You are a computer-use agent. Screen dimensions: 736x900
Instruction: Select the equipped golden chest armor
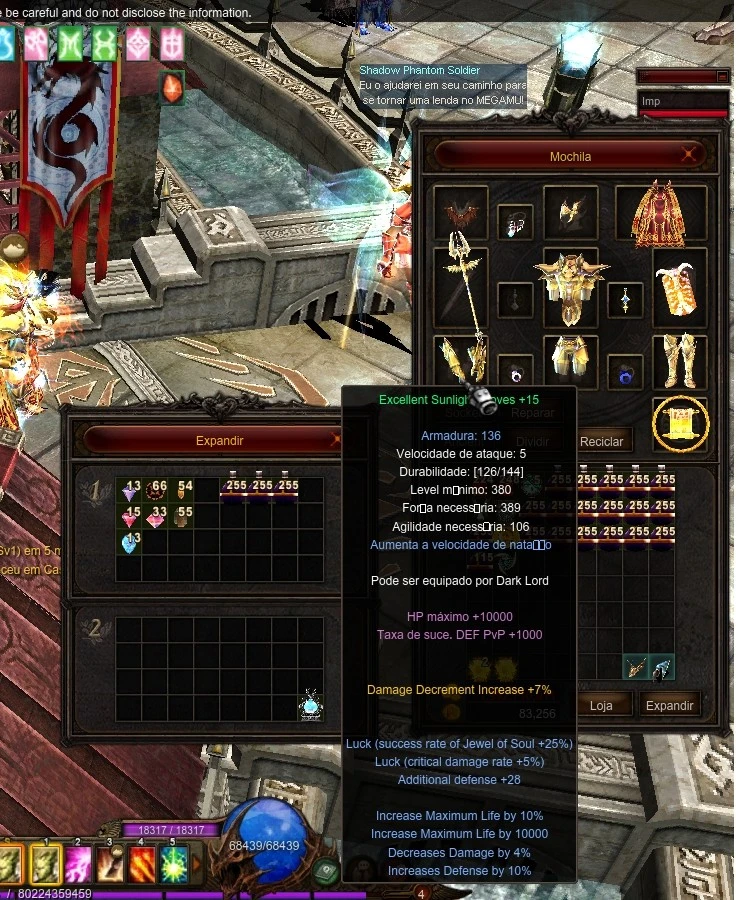tap(571, 286)
